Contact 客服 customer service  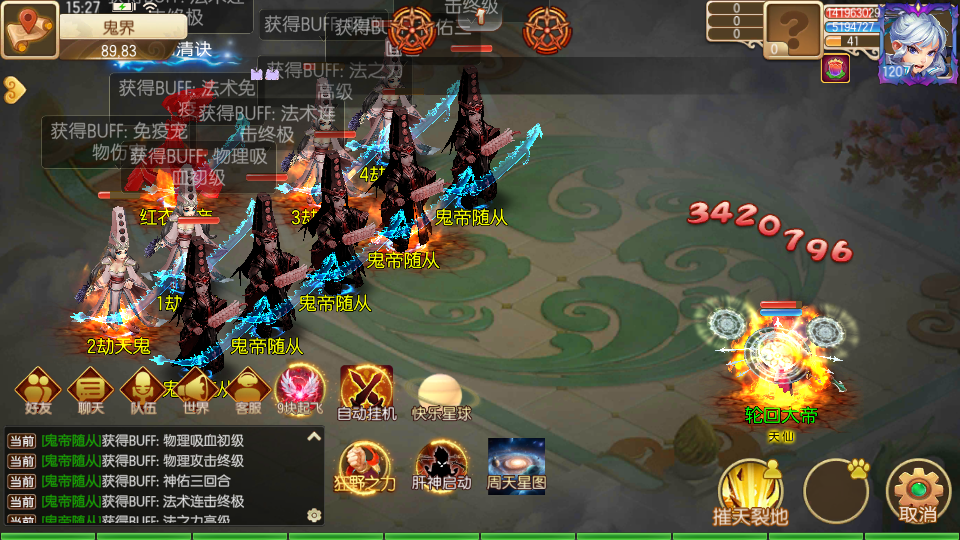tap(248, 389)
